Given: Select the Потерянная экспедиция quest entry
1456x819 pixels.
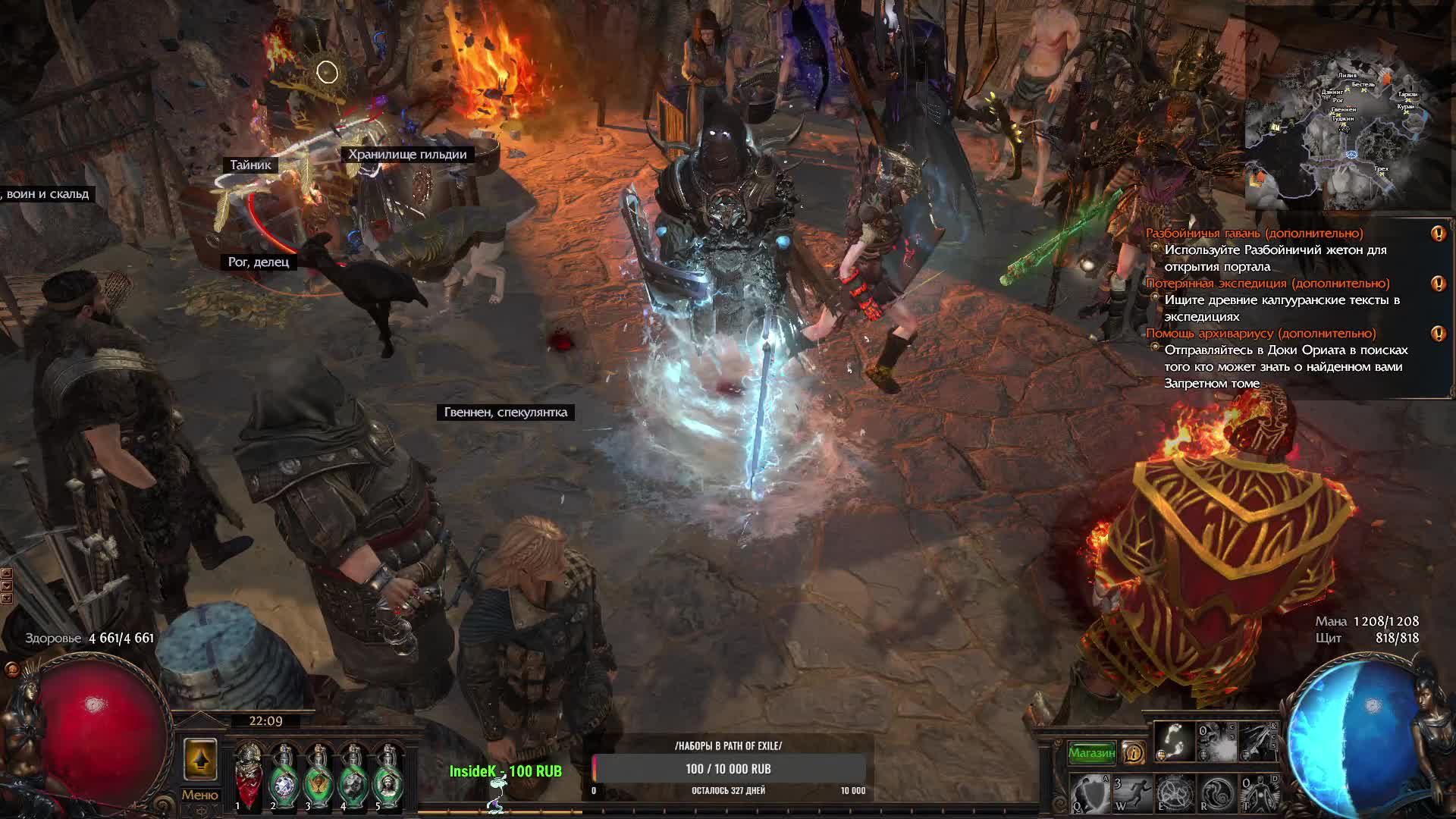Looking at the screenshot, I should click(x=1267, y=284).
